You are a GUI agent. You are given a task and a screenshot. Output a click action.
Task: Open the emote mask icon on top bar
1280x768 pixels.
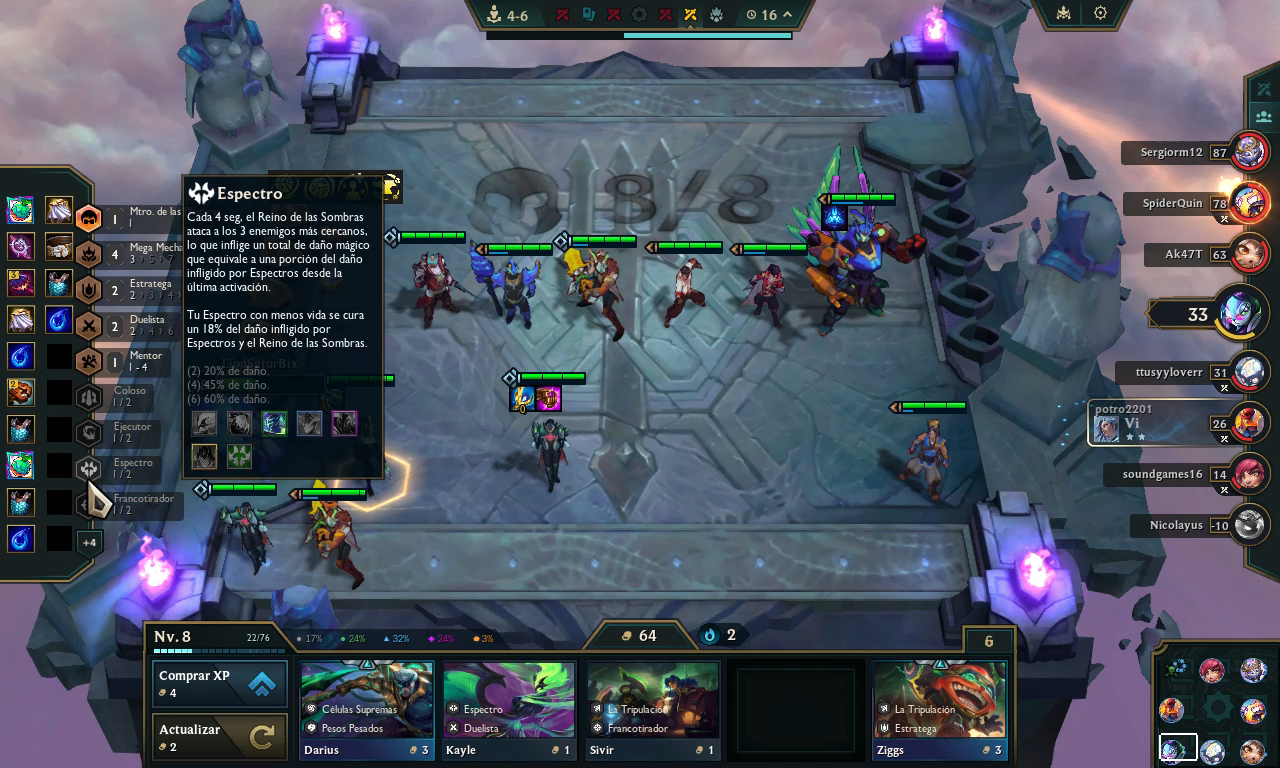(x=1063, y=14)
